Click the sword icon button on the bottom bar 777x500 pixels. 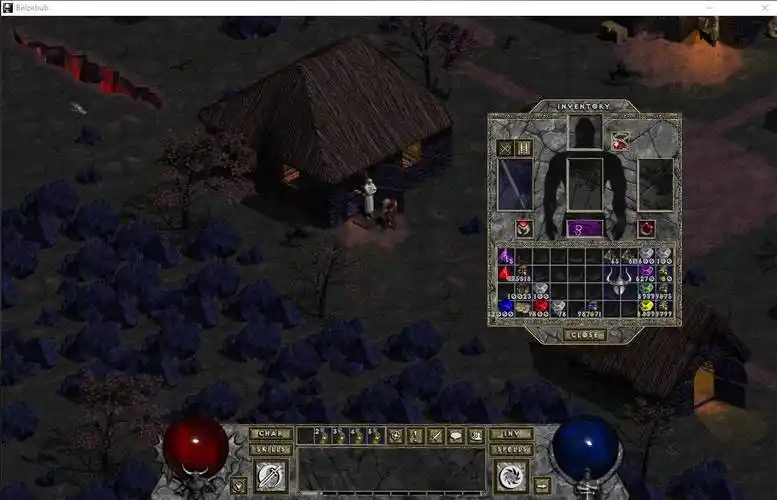click(x=435, y=435)
